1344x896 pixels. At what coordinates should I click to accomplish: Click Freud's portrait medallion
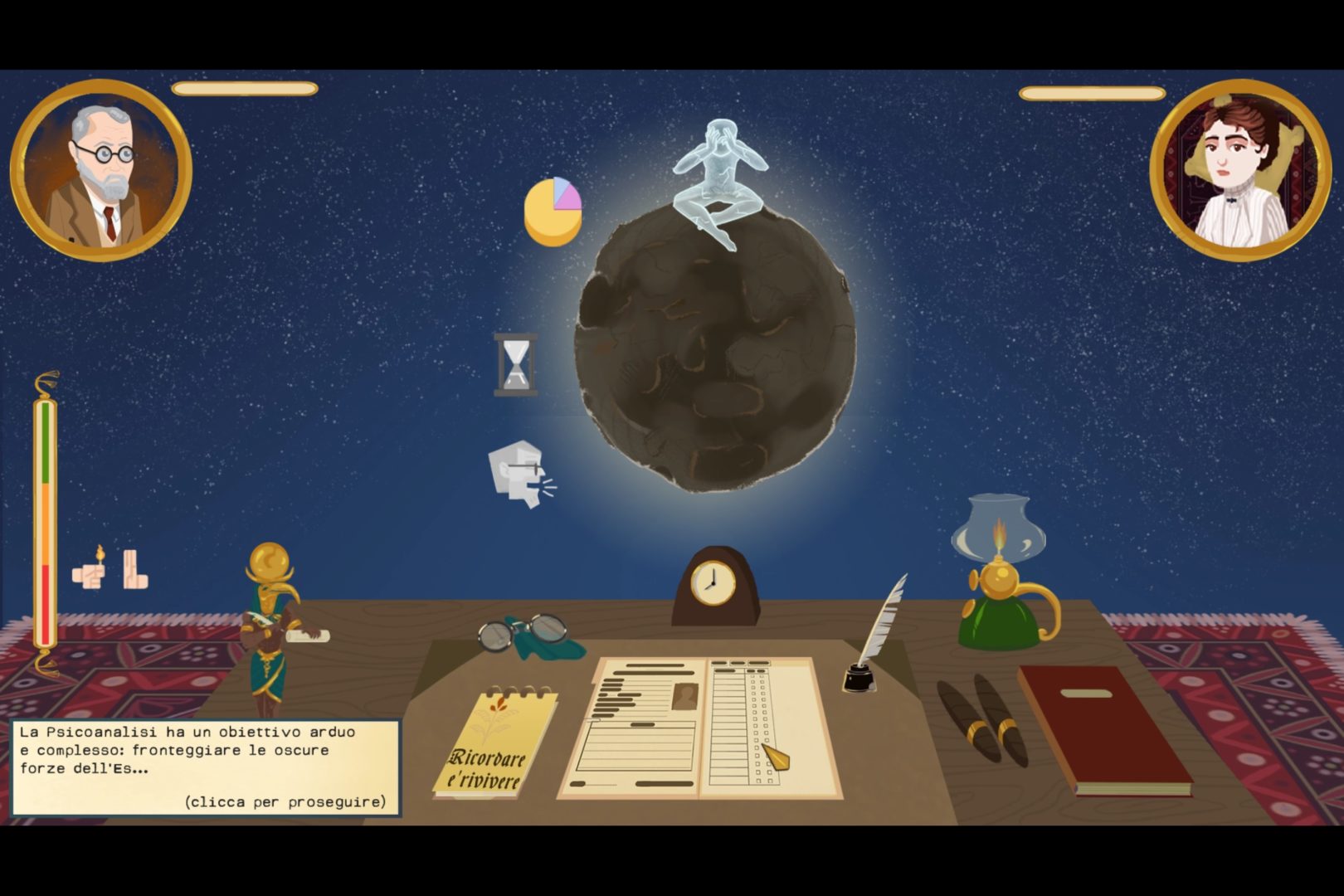click(x=101, y=170)
